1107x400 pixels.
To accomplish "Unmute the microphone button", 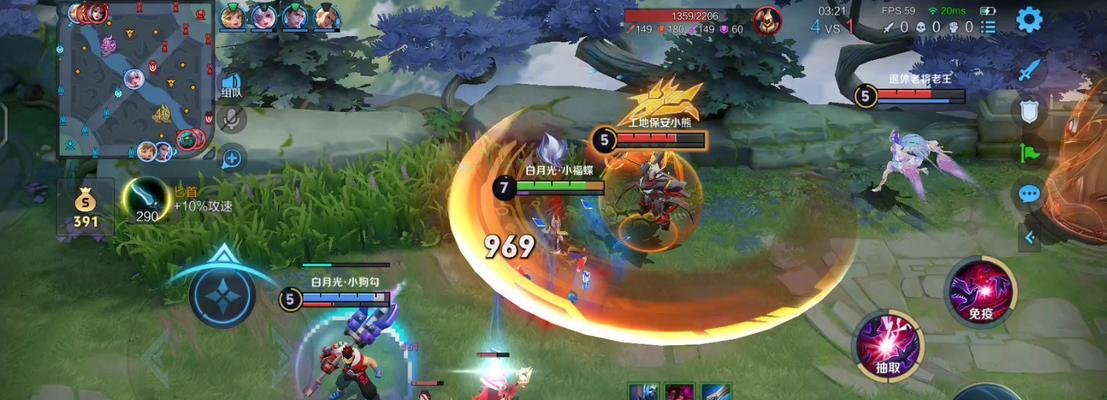I will (x=232, y=121).
